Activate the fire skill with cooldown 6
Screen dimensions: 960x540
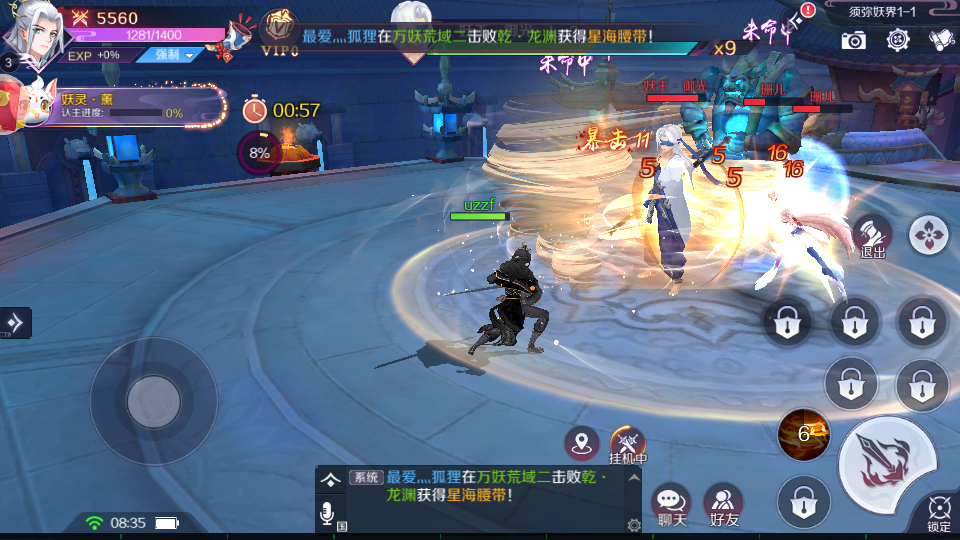(x=803, y=433)
